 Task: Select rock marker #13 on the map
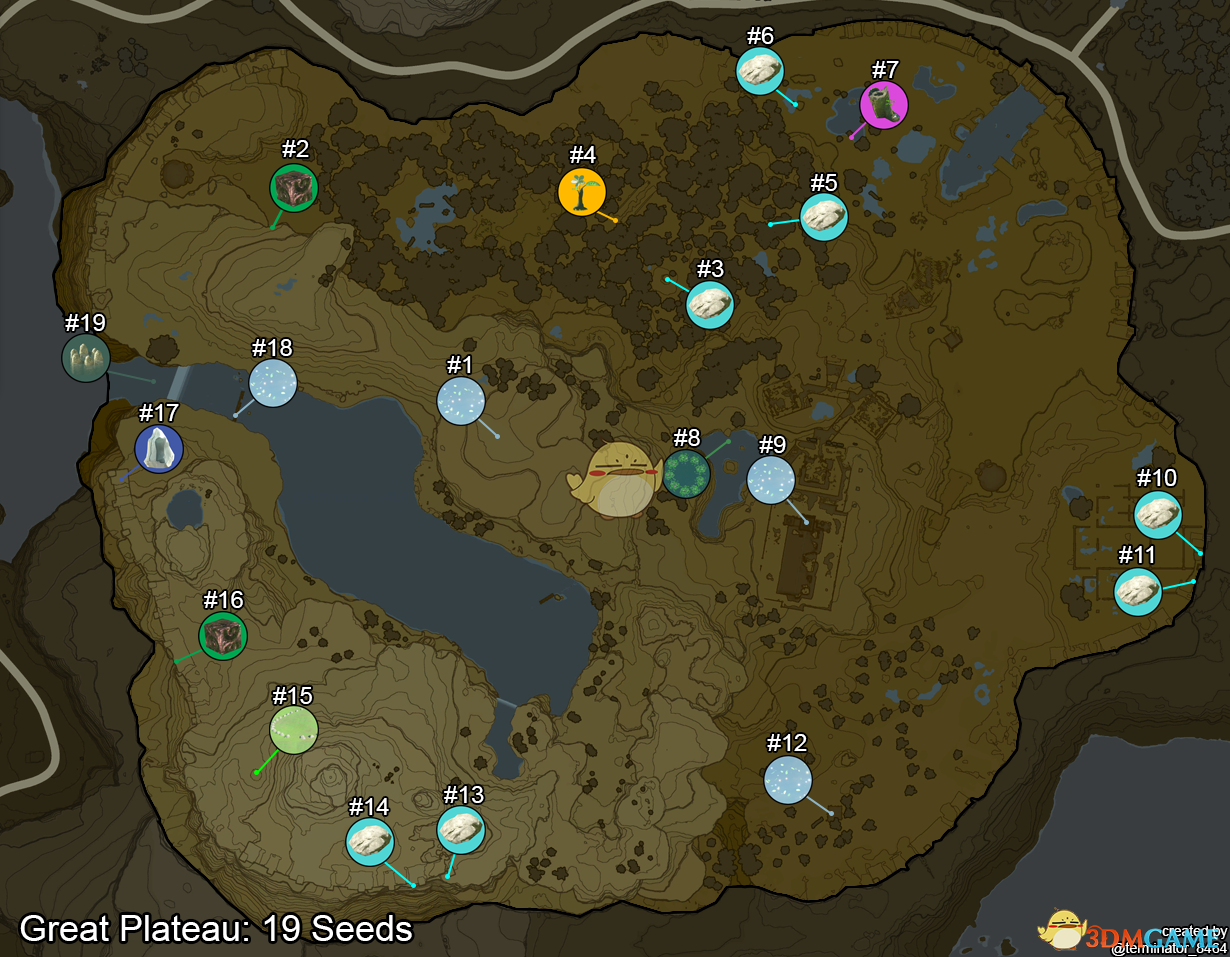461,830
